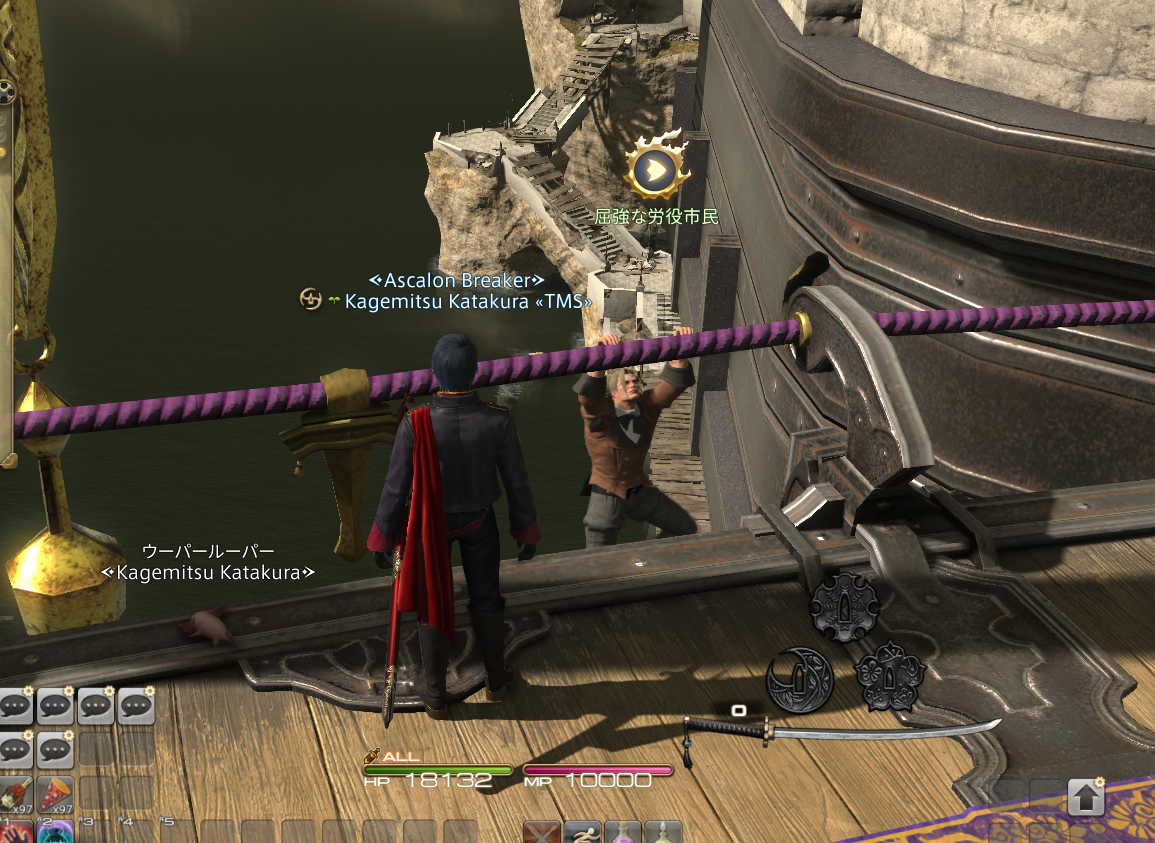Activate the purple glowing ability icon
The width and height of the screenshot is (1155, 843).
pos(57,833)
